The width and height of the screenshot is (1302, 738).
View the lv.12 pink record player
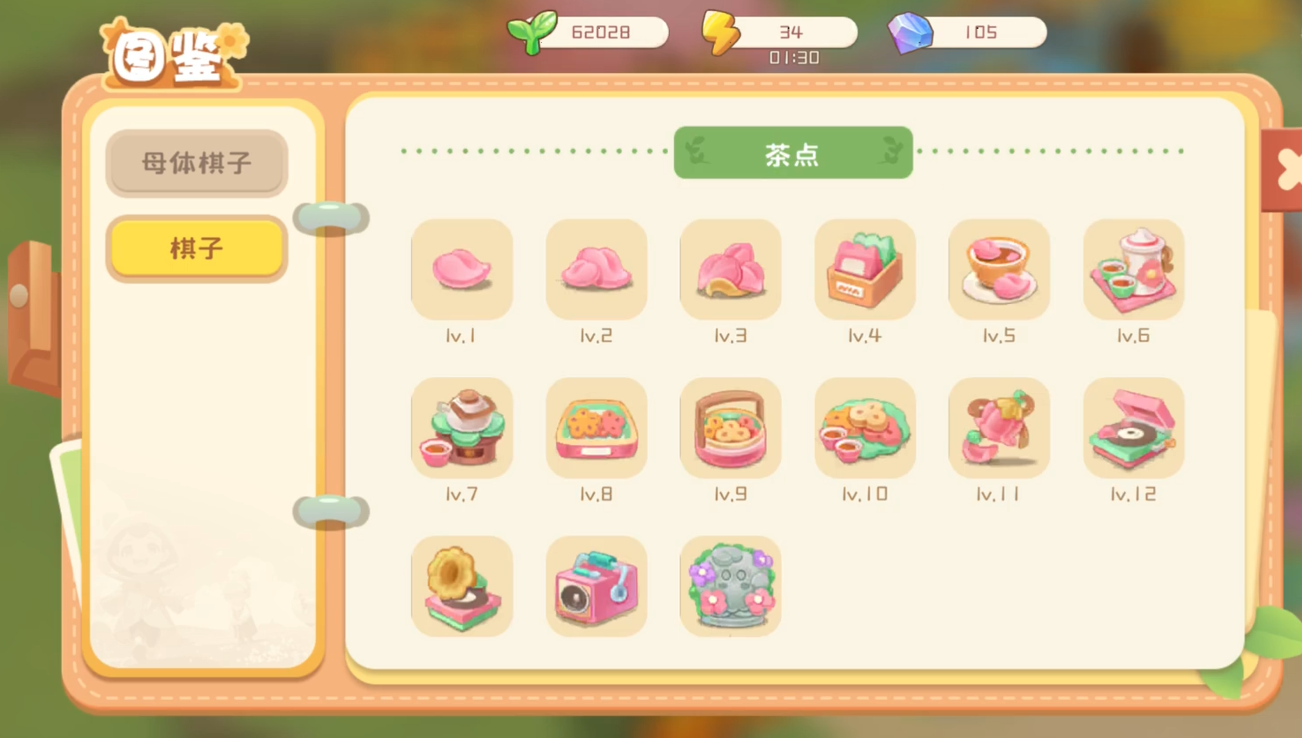[1133, 428]
